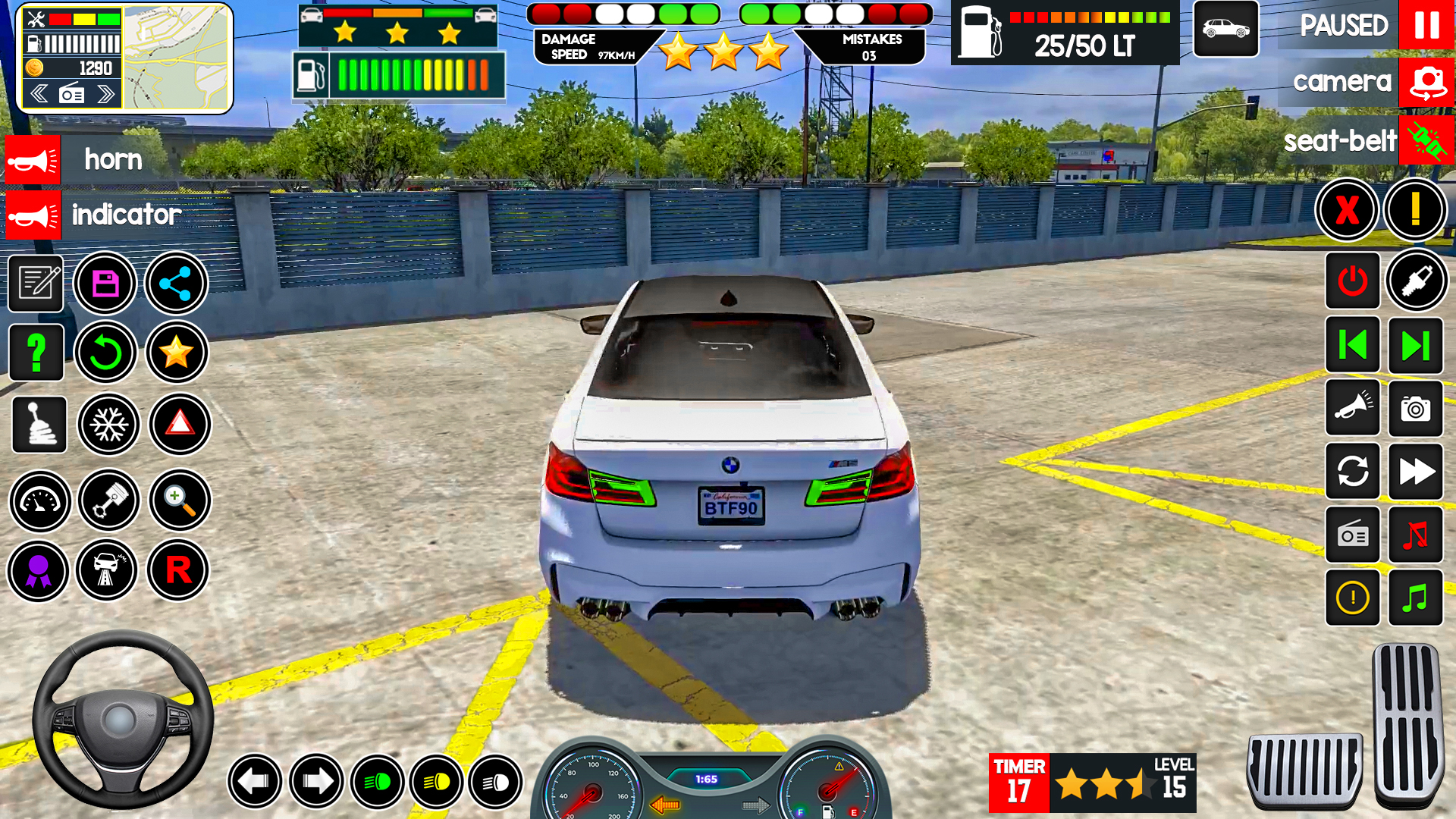Image resolution: width=1456 pixels, height=819 pixels.
Task: Select the gear shift icon
Action: coord(39,425)
